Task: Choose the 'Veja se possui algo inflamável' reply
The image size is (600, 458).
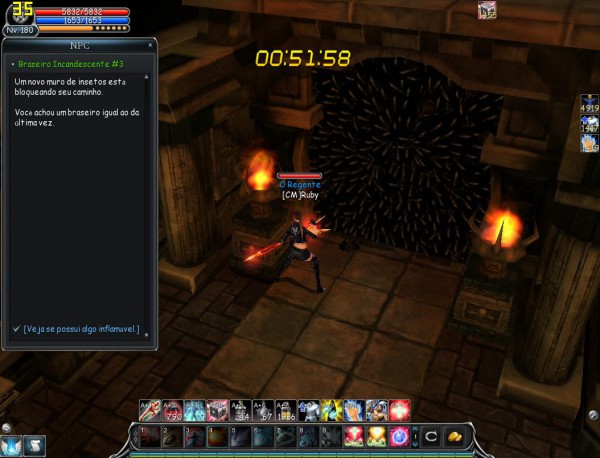Action: pyautogui.click(x=81, y=329)
